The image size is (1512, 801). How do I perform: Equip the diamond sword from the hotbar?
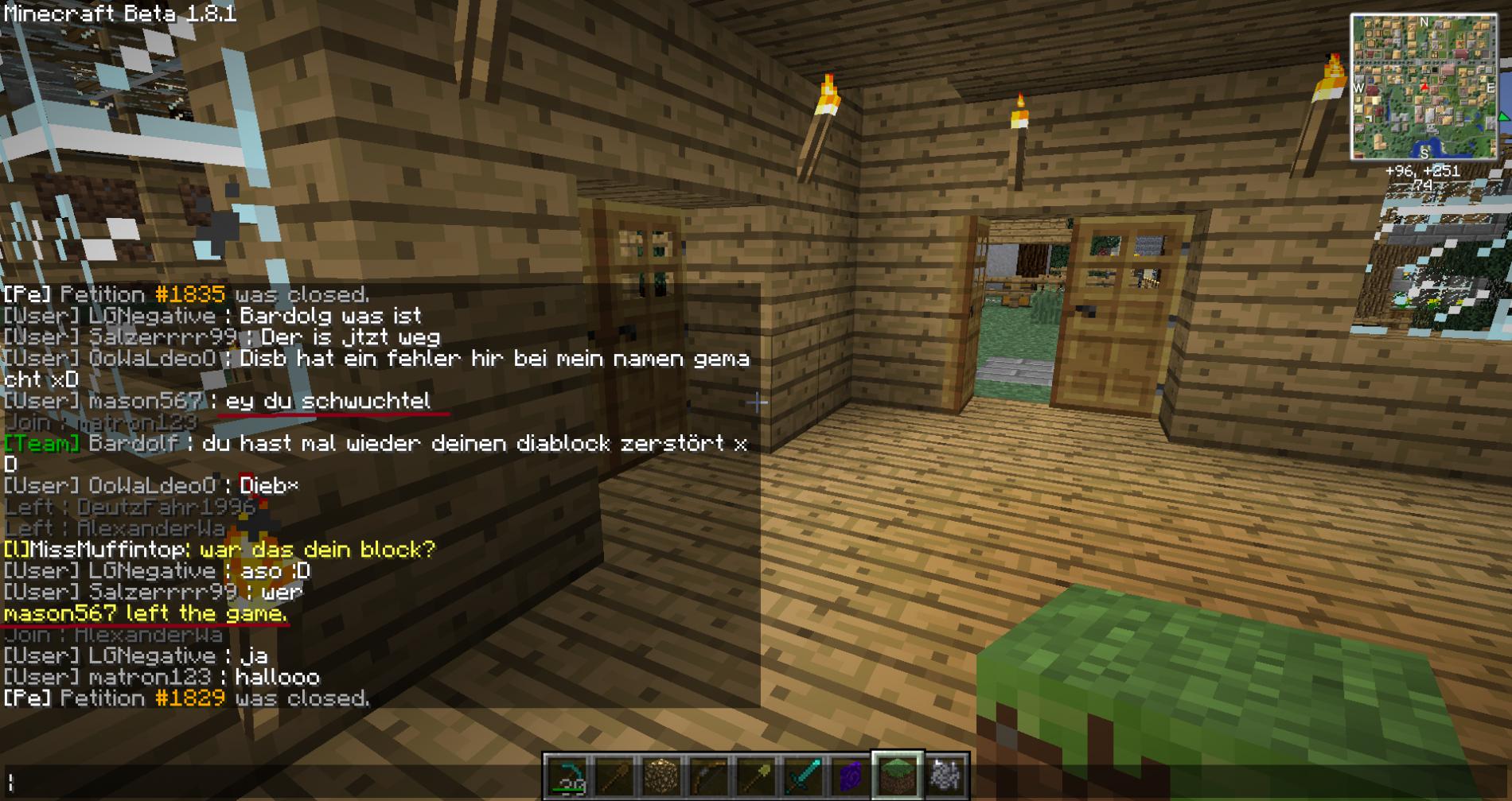803,776
